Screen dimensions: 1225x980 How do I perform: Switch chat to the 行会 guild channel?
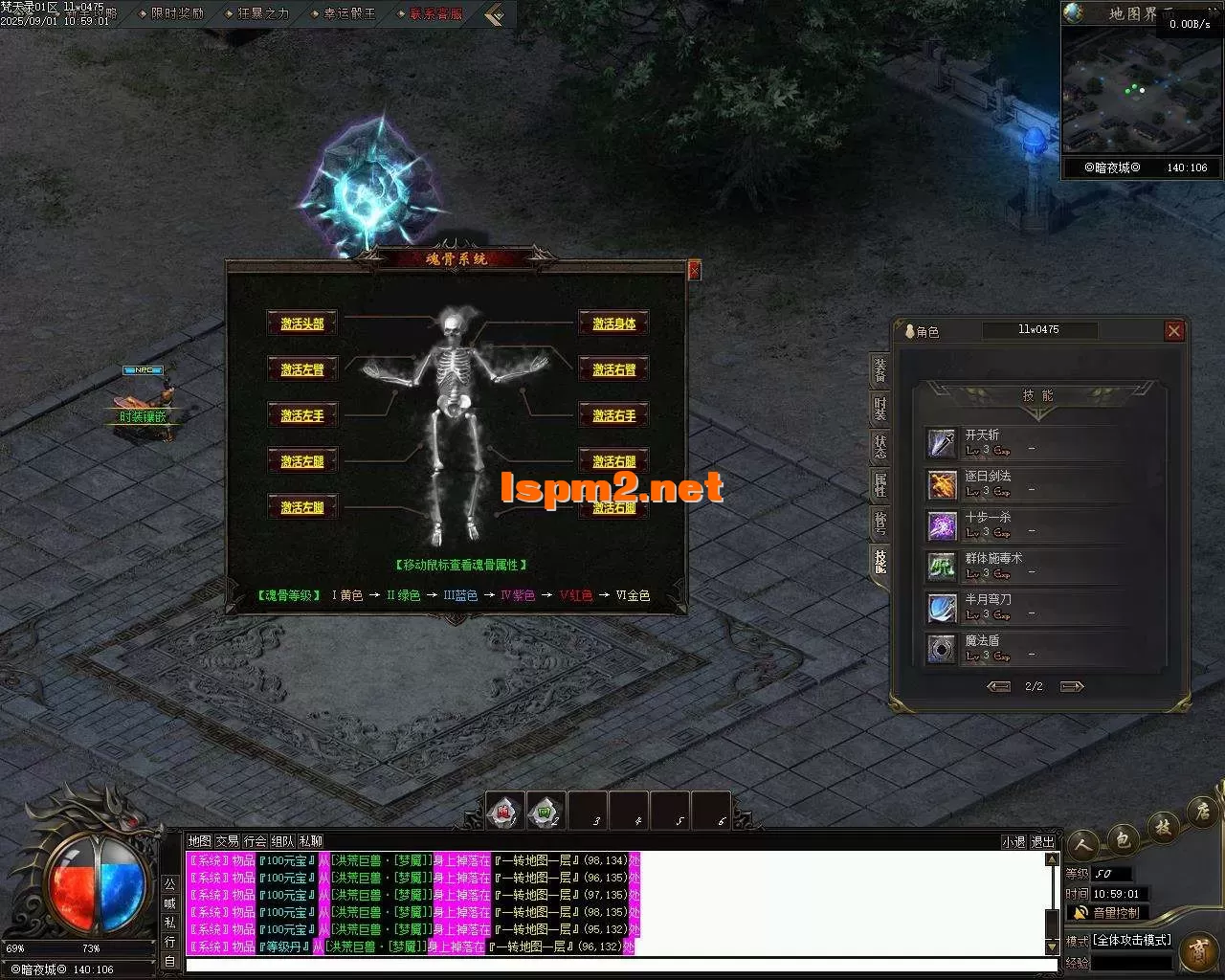(x=255, y=841)
